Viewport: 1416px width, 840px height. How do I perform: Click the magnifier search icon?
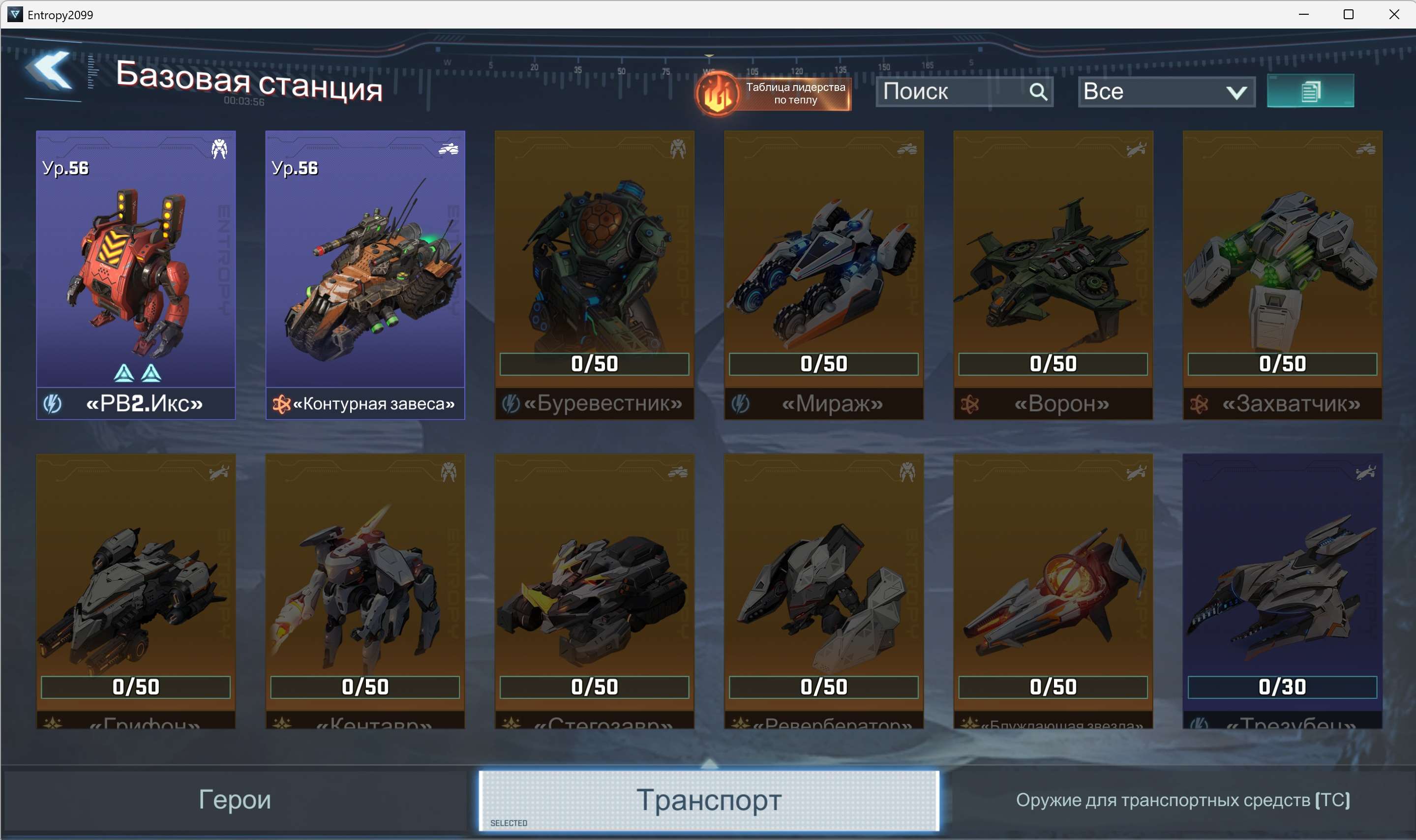click(x=1039, y=91)
